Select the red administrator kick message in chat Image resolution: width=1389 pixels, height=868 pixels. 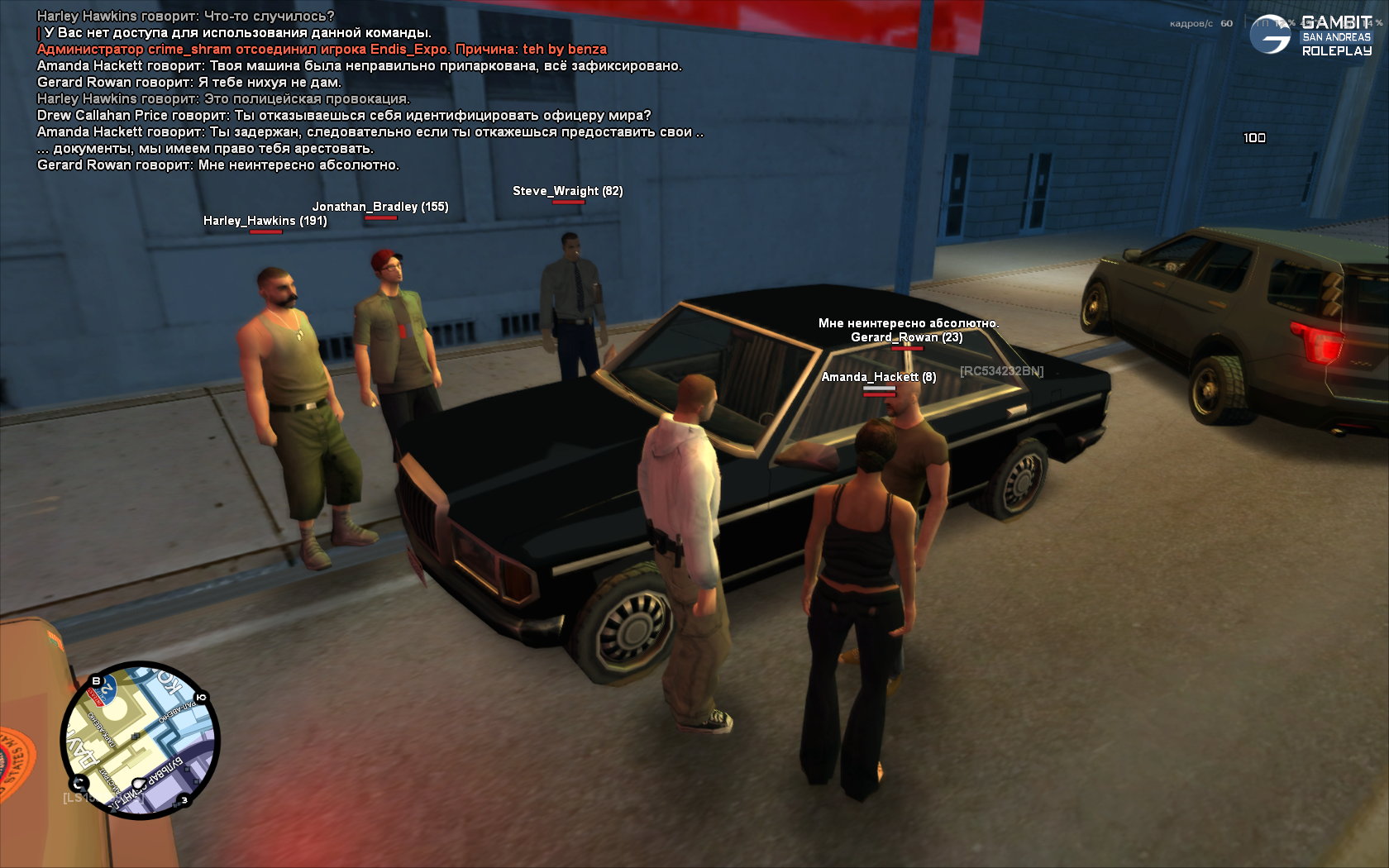[322, 50]
